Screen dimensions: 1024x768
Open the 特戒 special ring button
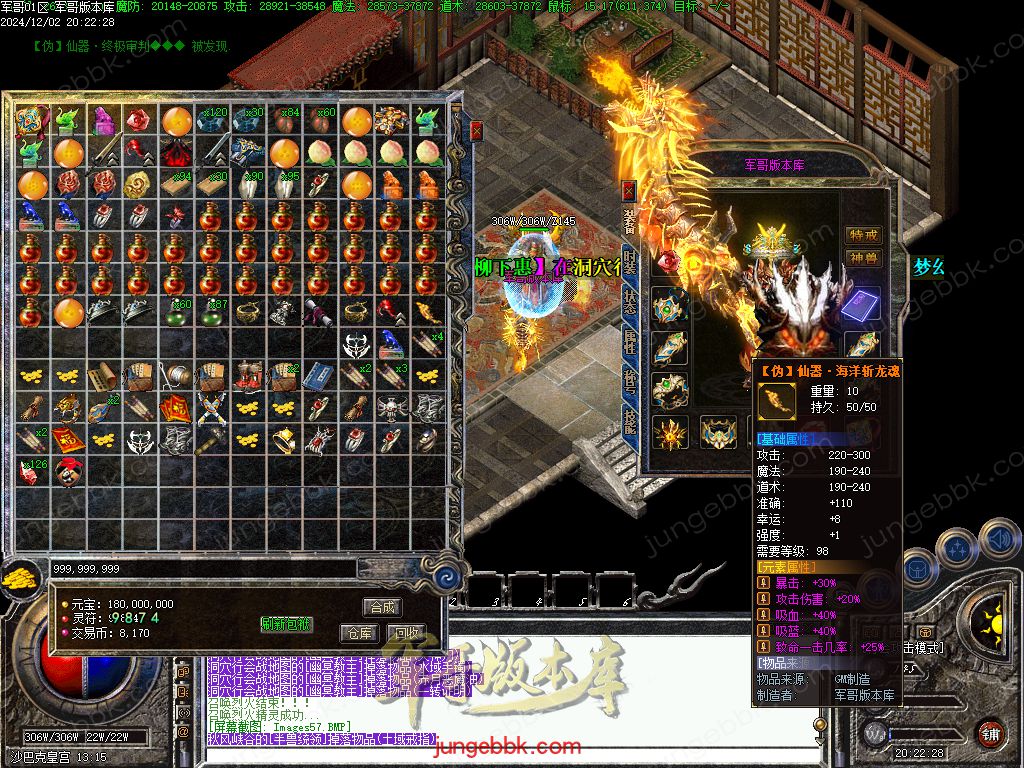point(863,234)
